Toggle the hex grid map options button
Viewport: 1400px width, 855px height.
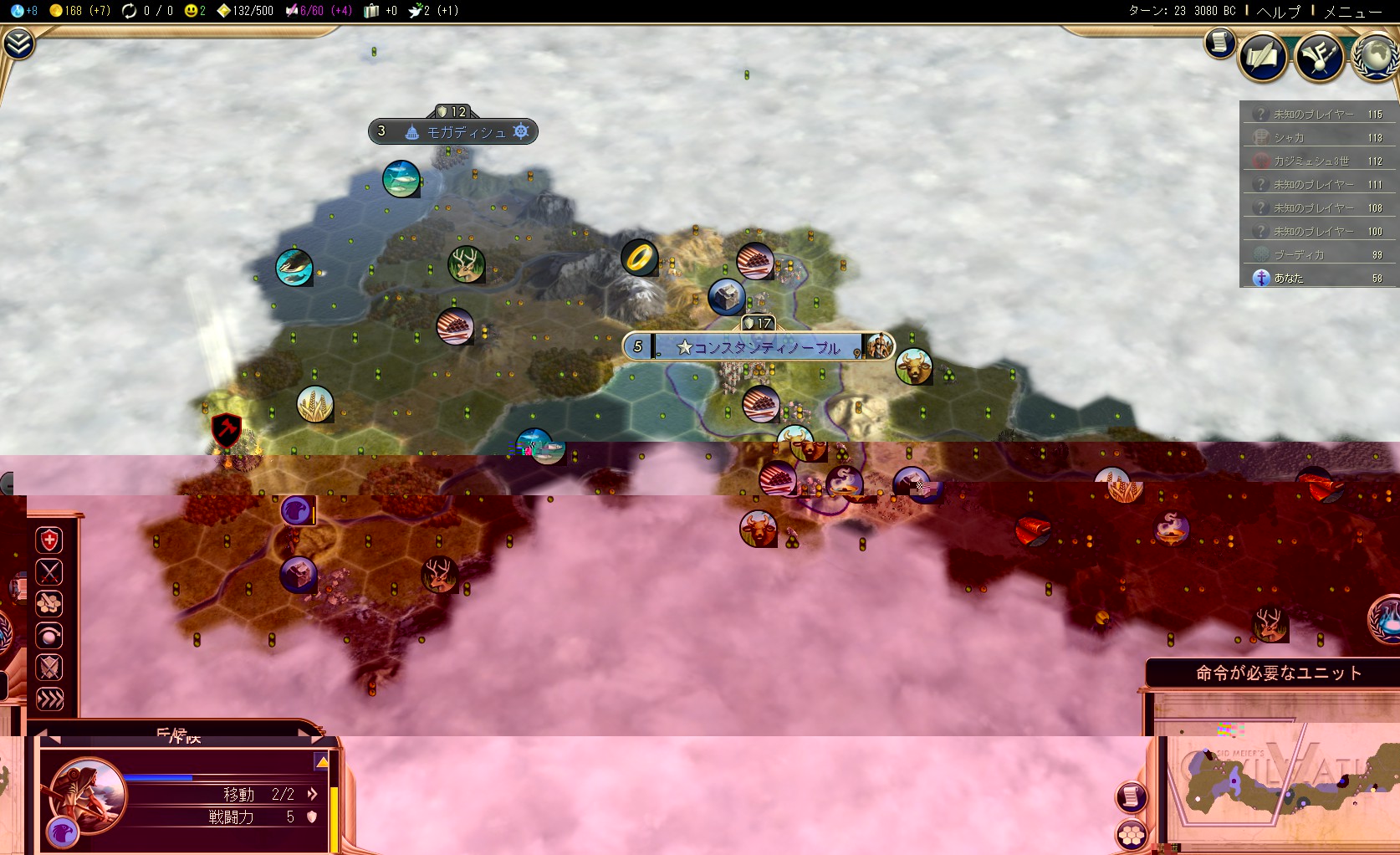[1132, 835]
